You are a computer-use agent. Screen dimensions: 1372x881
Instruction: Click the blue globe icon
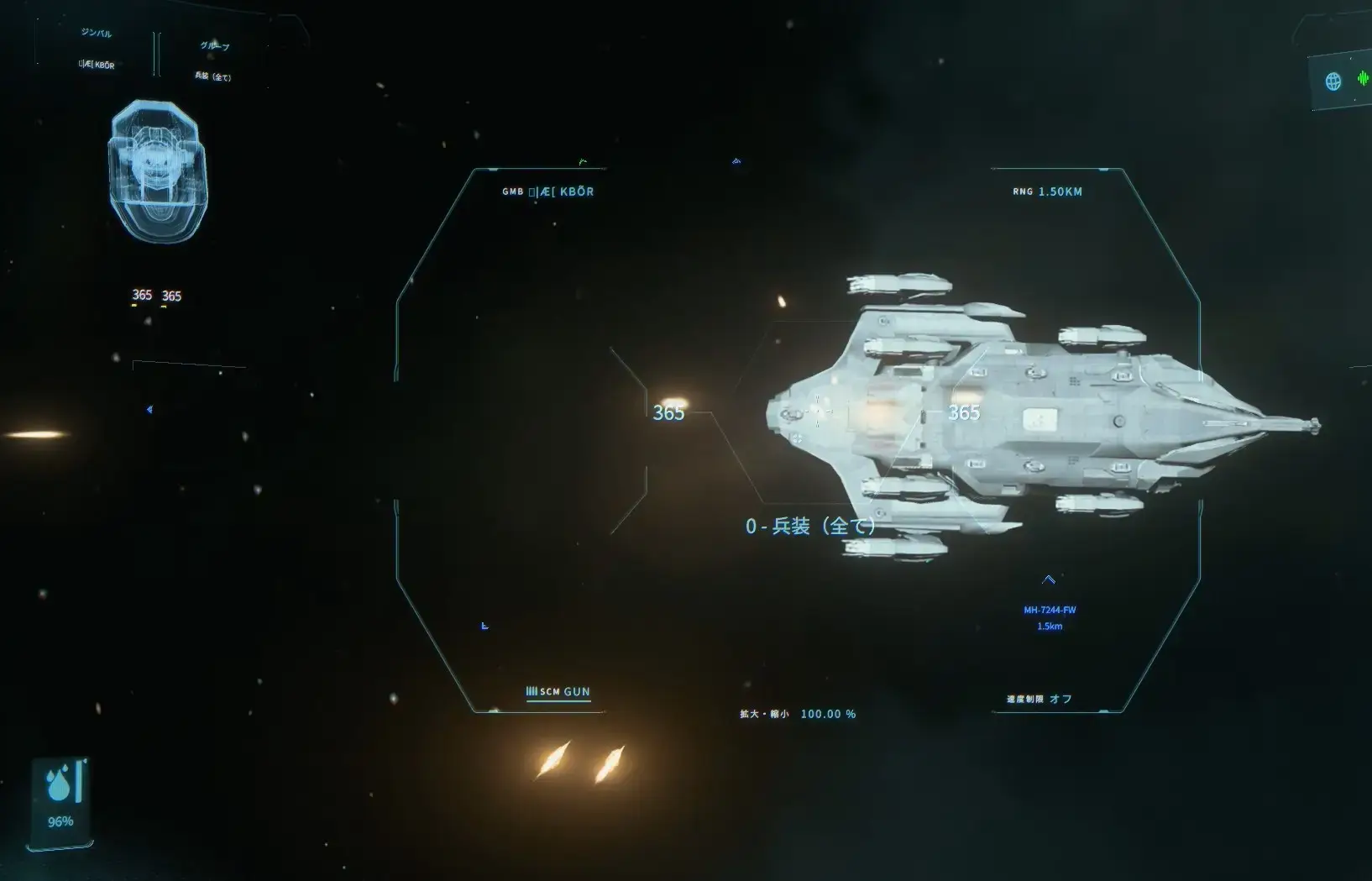pyautogui.click(x=1333, y=81)
